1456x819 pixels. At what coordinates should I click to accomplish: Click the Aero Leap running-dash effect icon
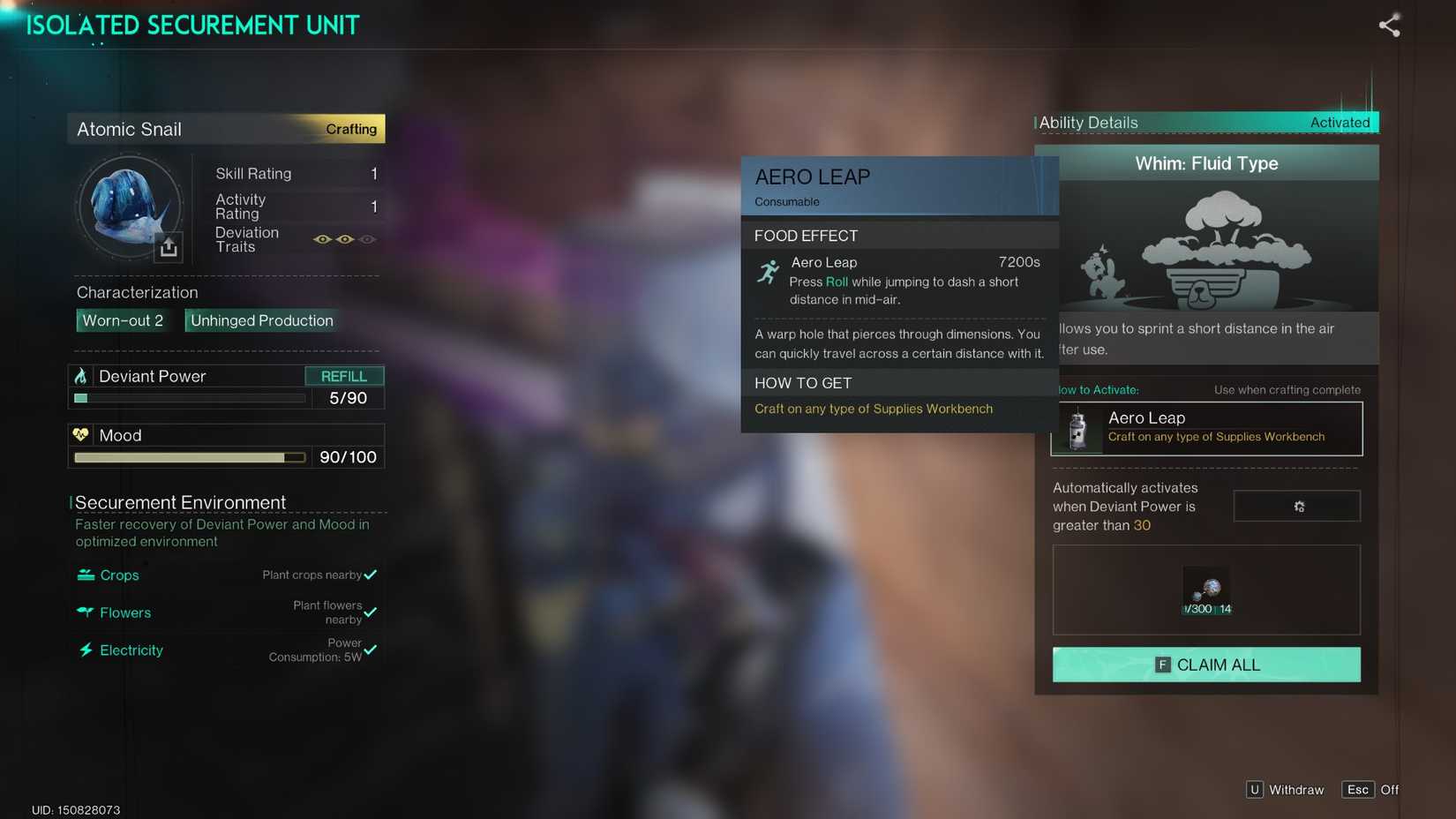768,270
